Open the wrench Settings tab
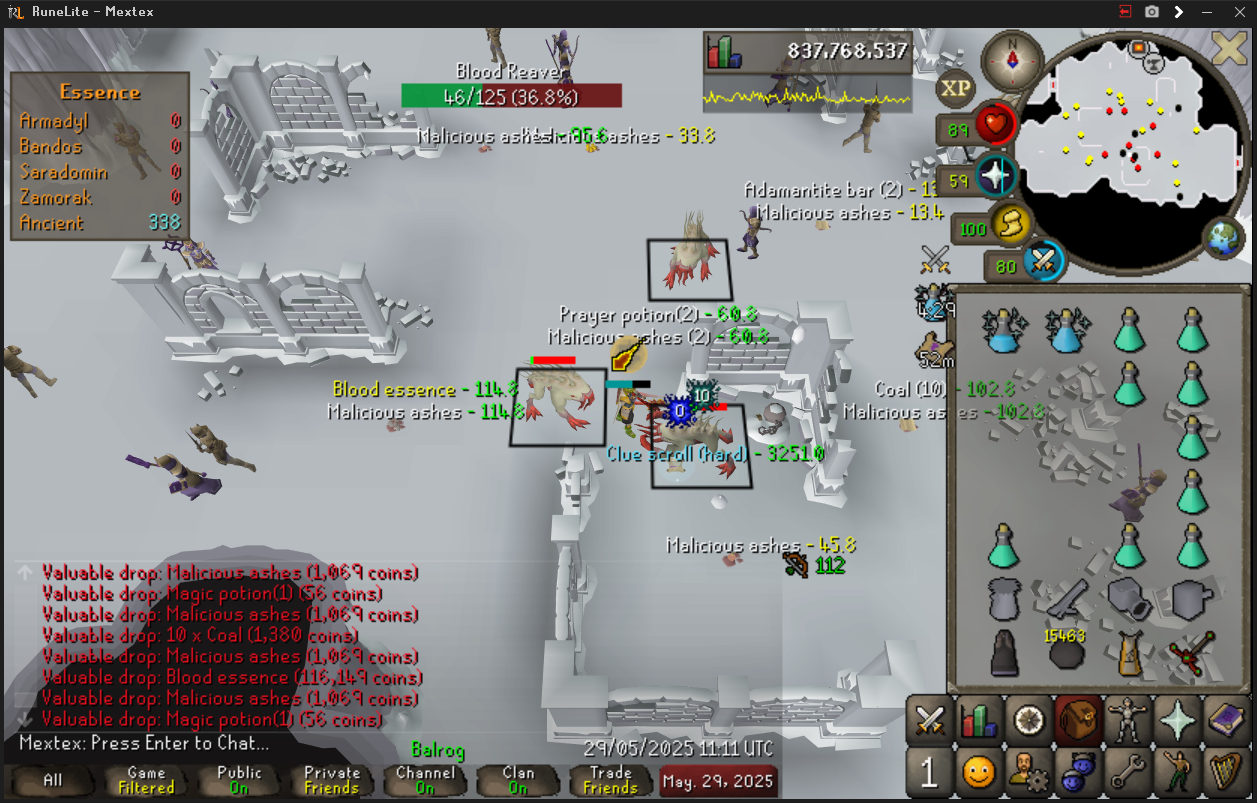 (x=1128, y=772)
